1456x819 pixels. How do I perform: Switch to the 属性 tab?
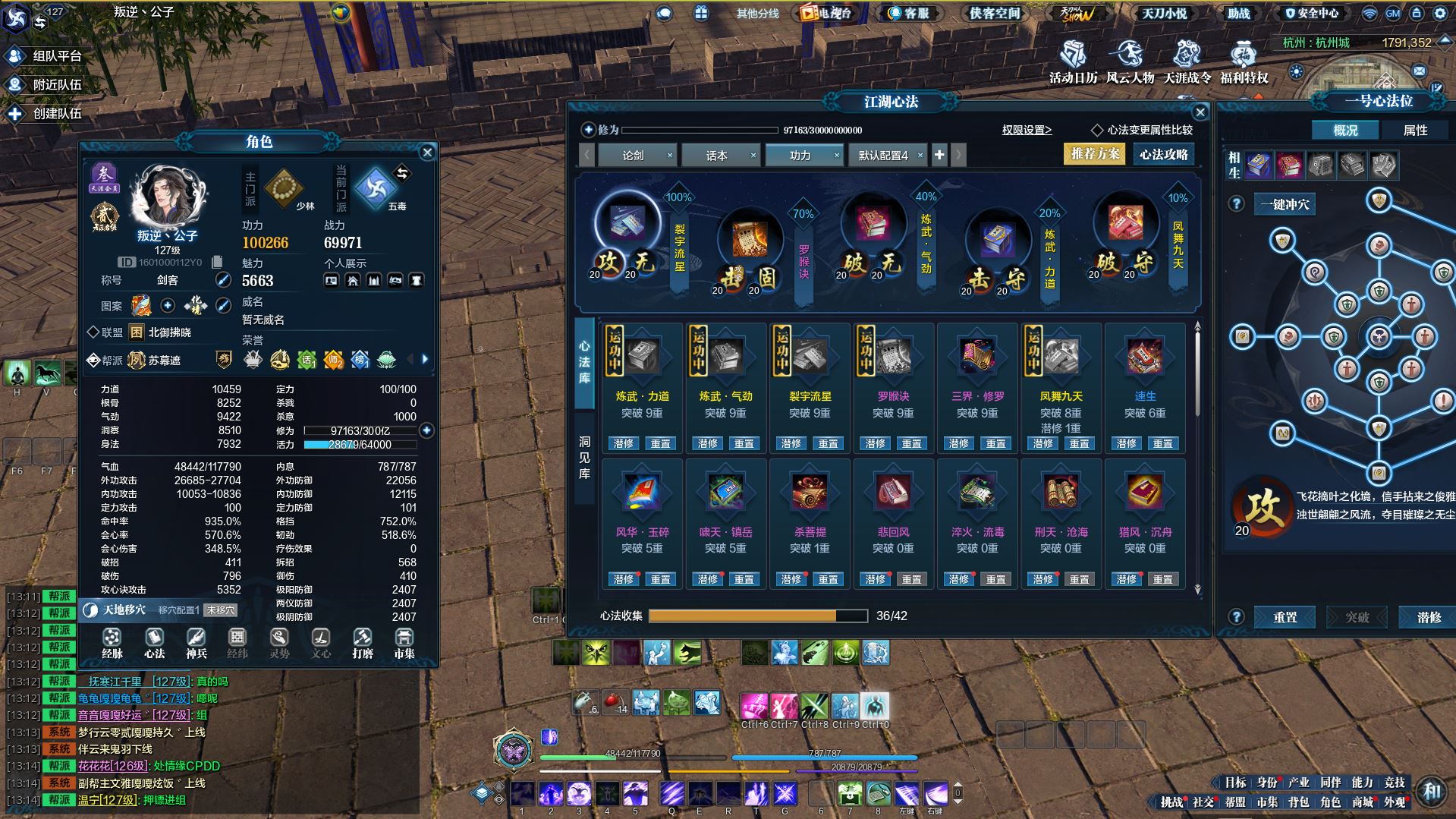[1415, 131]
